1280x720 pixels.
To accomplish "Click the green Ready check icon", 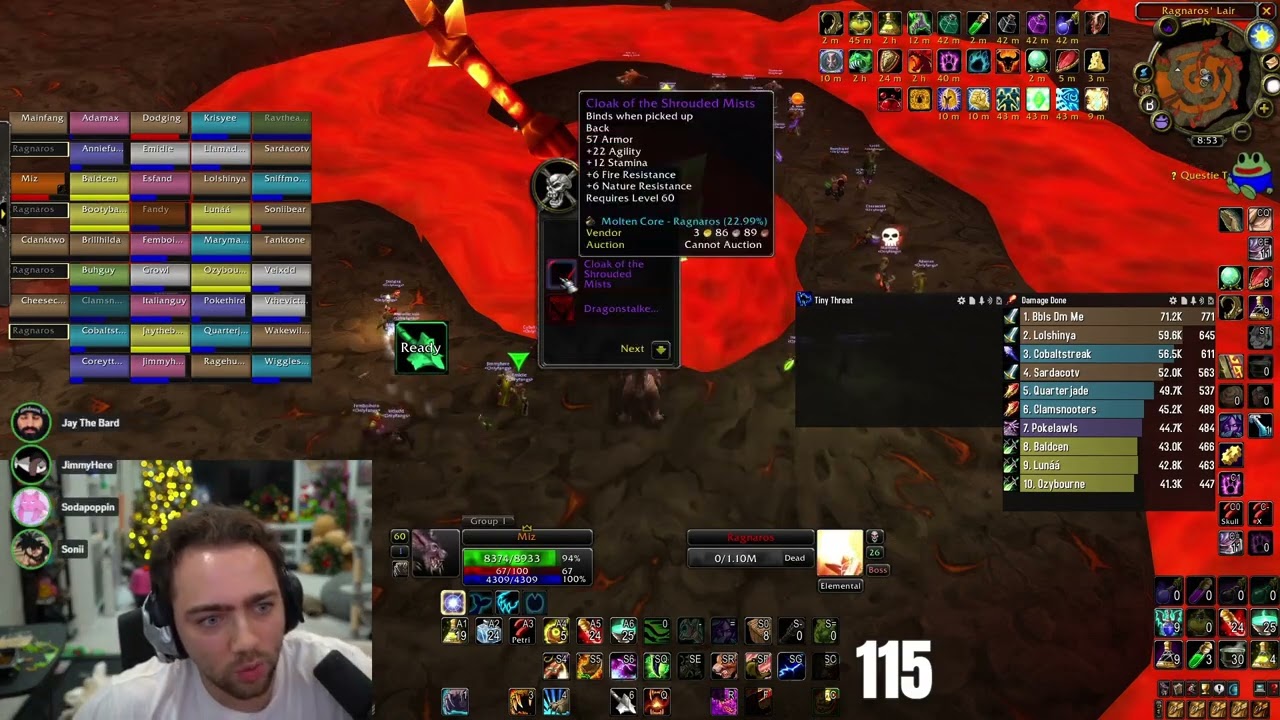I will (420, 347).
